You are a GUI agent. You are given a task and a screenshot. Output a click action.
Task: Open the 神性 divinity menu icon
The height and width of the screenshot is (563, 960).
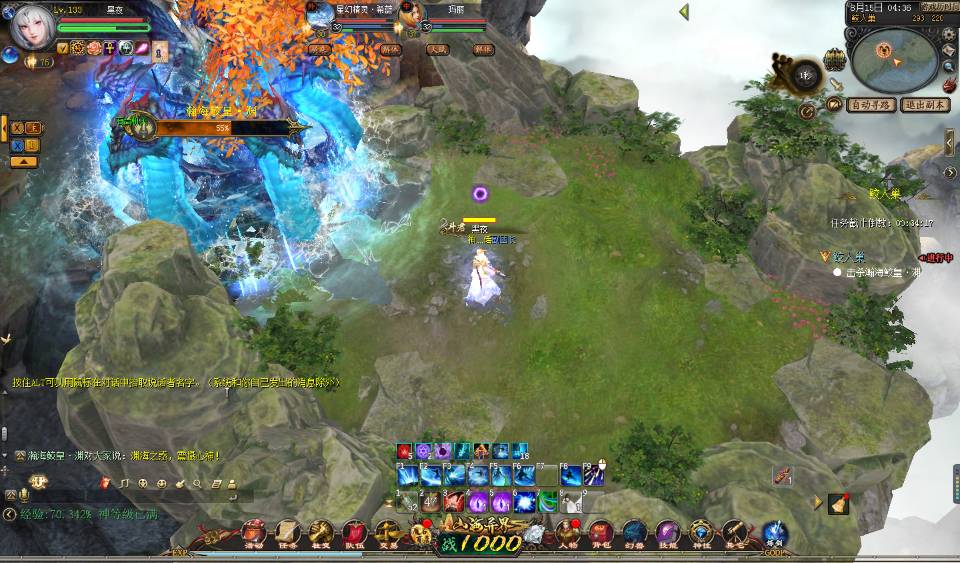701,532
